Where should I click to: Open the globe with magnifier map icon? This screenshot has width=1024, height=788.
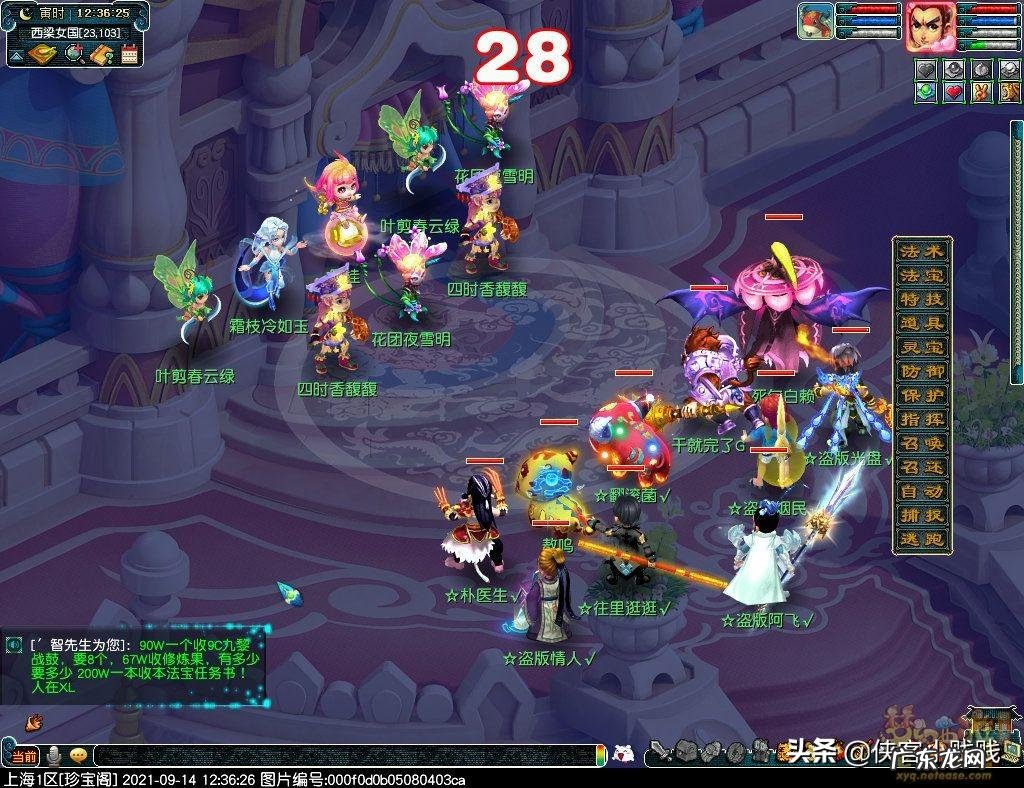74,54
